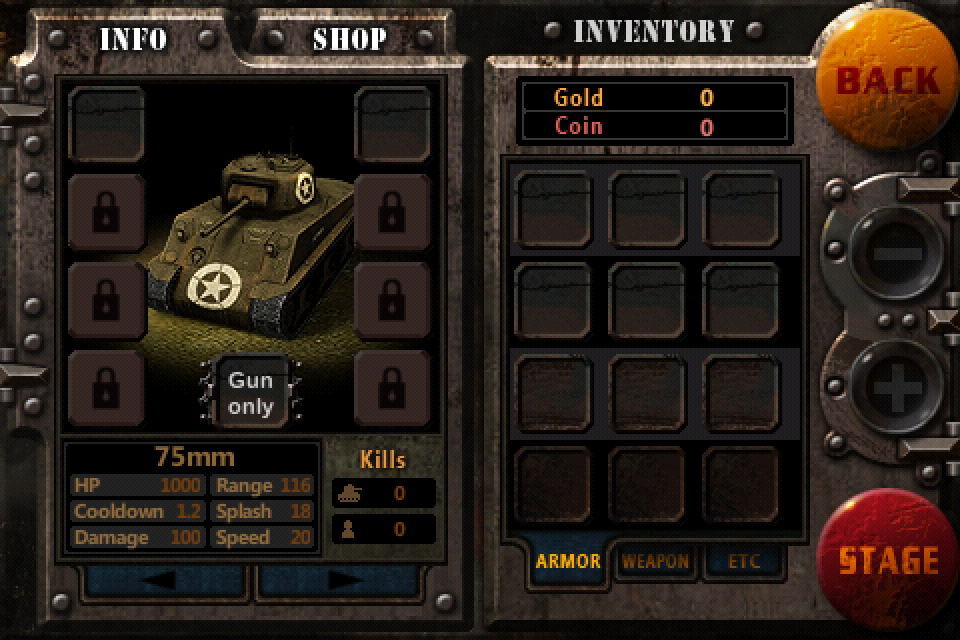Image resolution: width=960 pixels, height=640 pixels.
Task: Switch to the WEAPON inventory tab
Action: [655, 561]
